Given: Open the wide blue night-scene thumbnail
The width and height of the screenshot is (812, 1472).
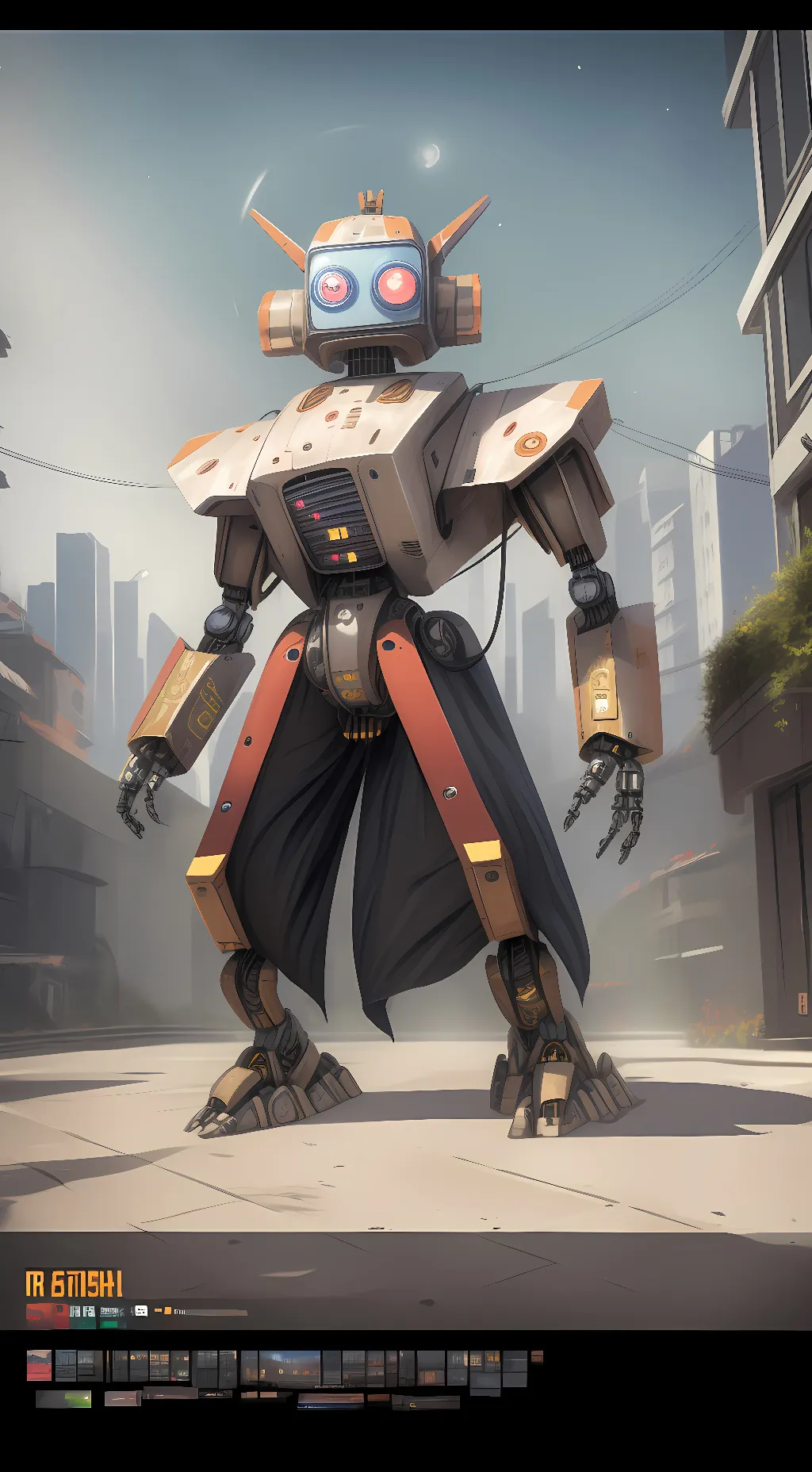Looking at the screenshot, I should (x=290, y=1367).
